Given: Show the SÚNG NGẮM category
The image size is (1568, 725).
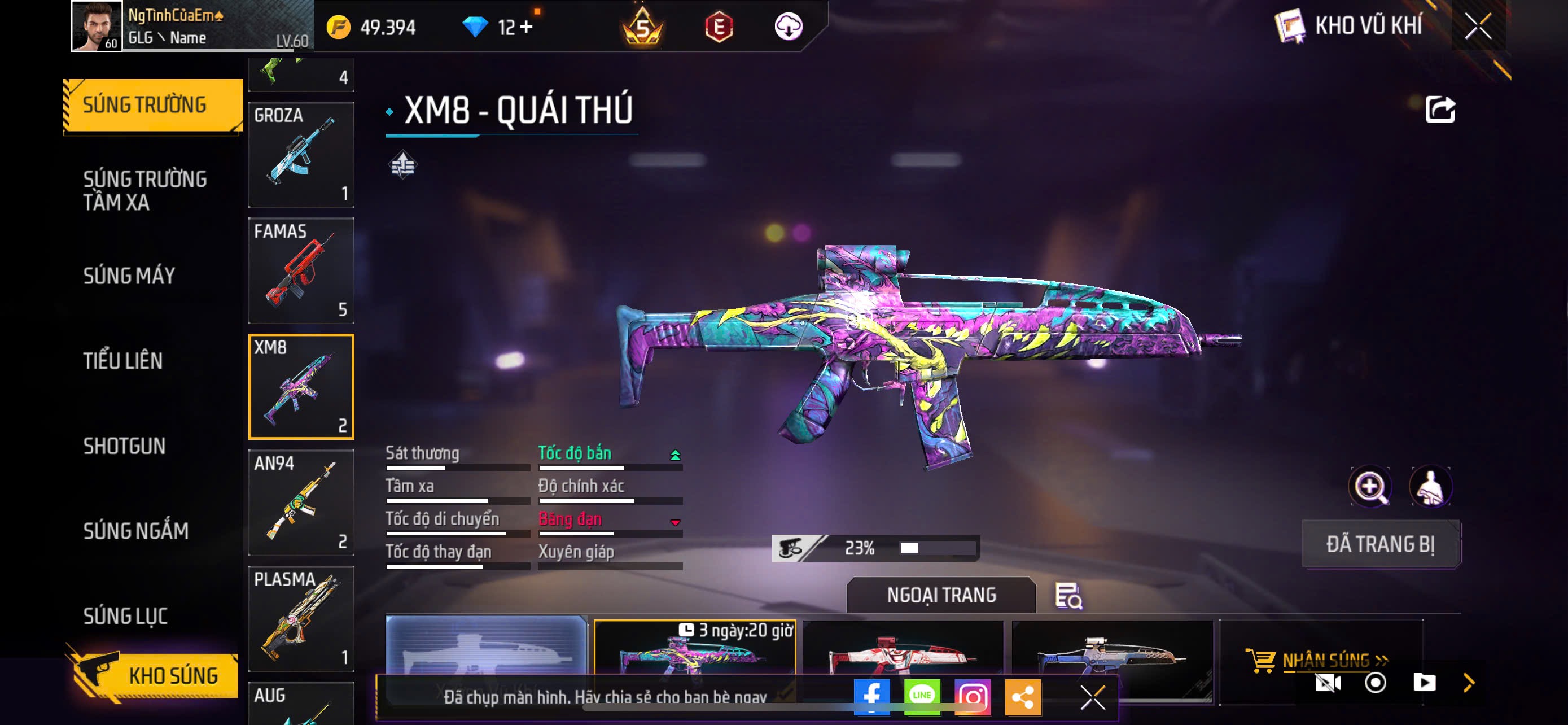Looking at the screenshot, I should [x=135, y=531].
